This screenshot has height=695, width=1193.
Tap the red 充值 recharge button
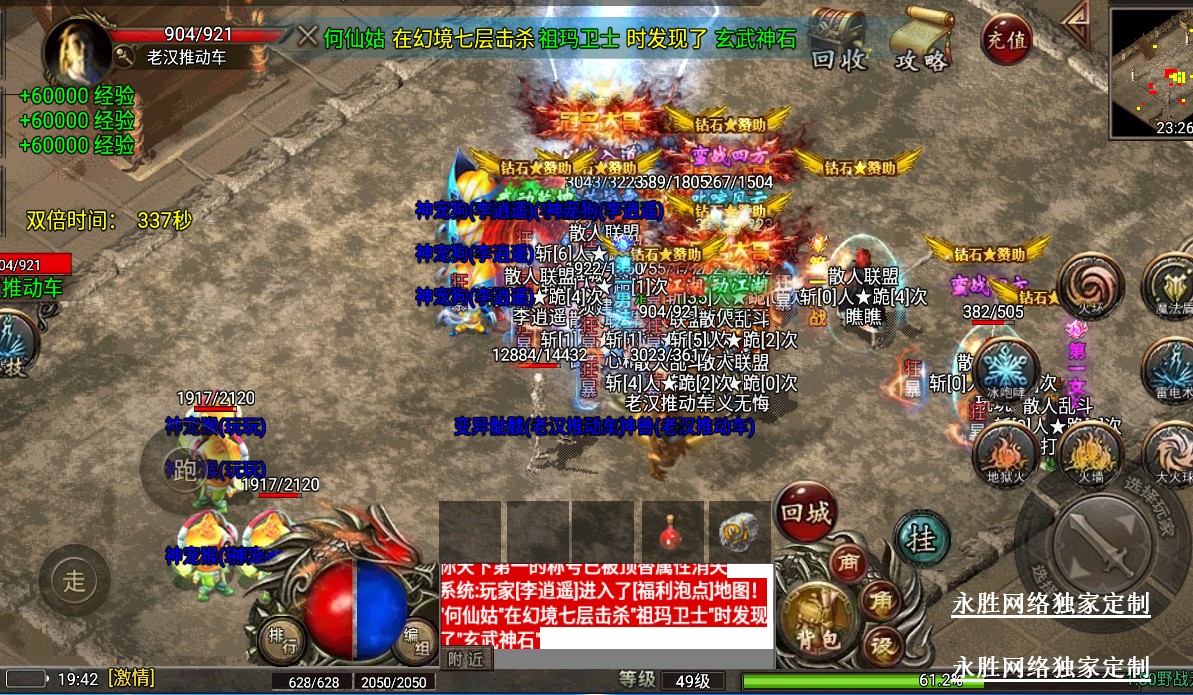click(1006, 40)
